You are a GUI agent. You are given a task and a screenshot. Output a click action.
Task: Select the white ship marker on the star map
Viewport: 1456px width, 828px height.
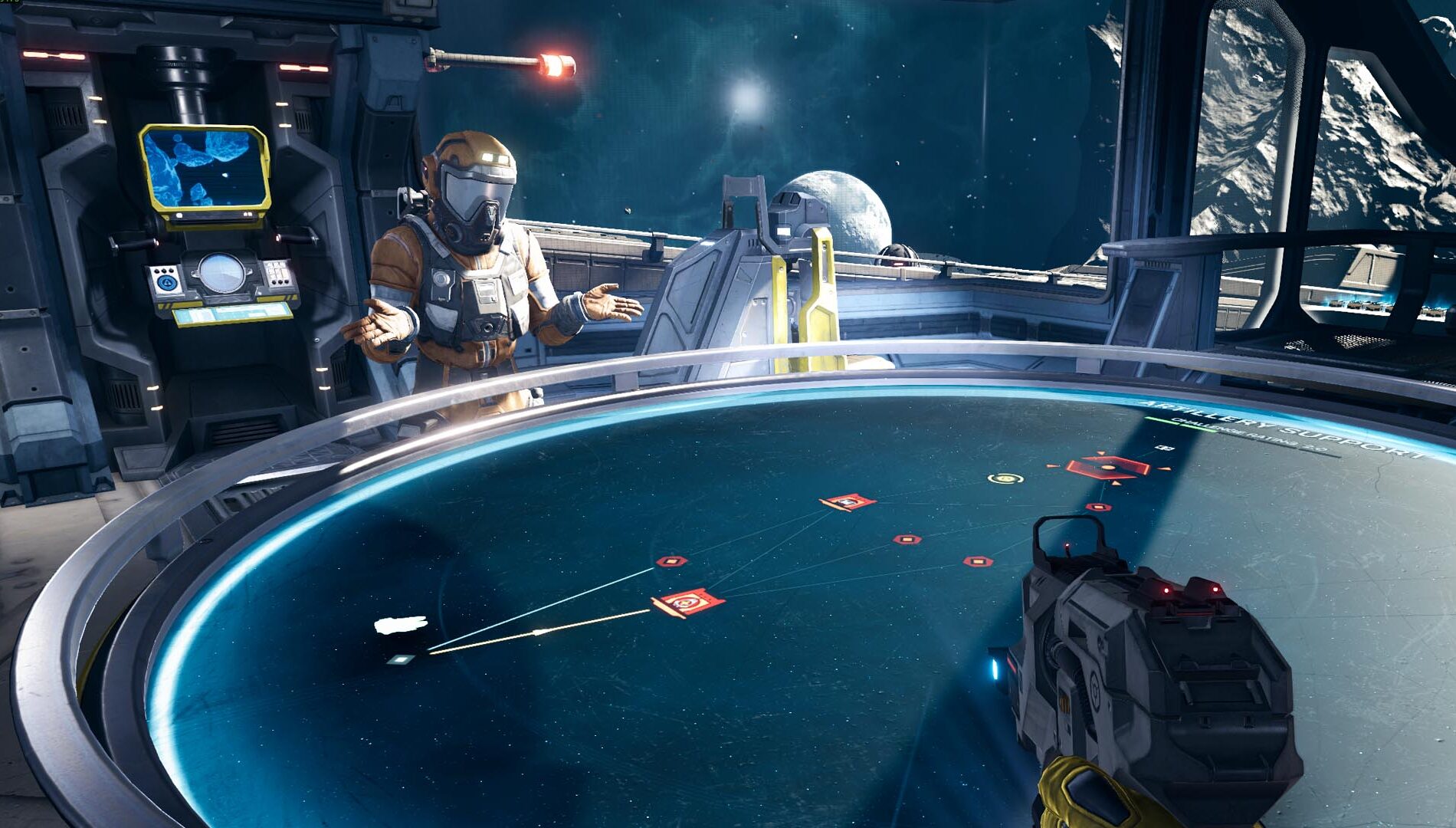[x=400, y=625]
